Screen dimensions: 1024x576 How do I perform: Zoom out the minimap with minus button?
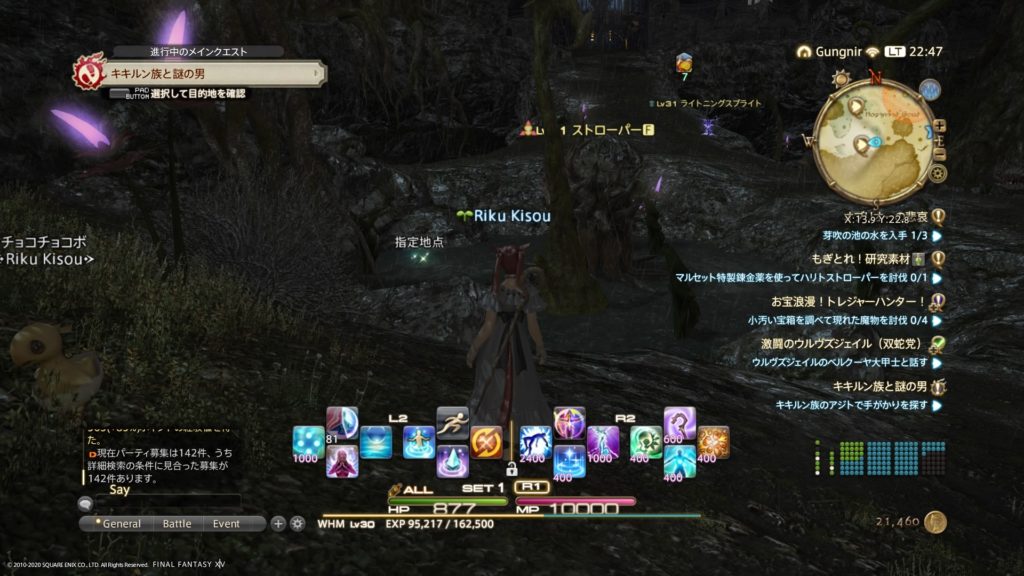pyautogui.click(x=939, y=153)
